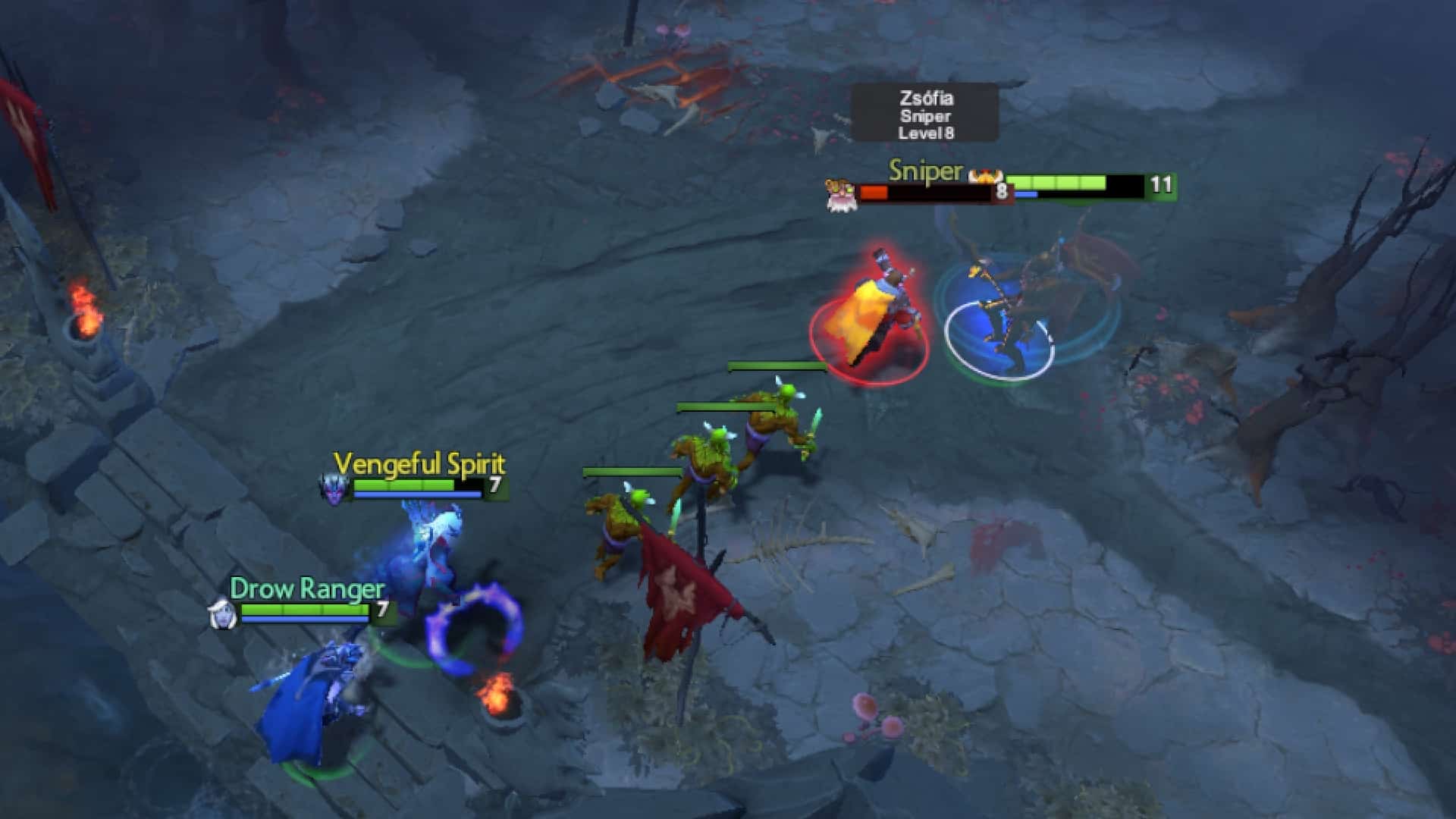This screenshot has height=819, width=1456.
Task: Click Sniper's red depleted health bar
Action: pos(874,192)
